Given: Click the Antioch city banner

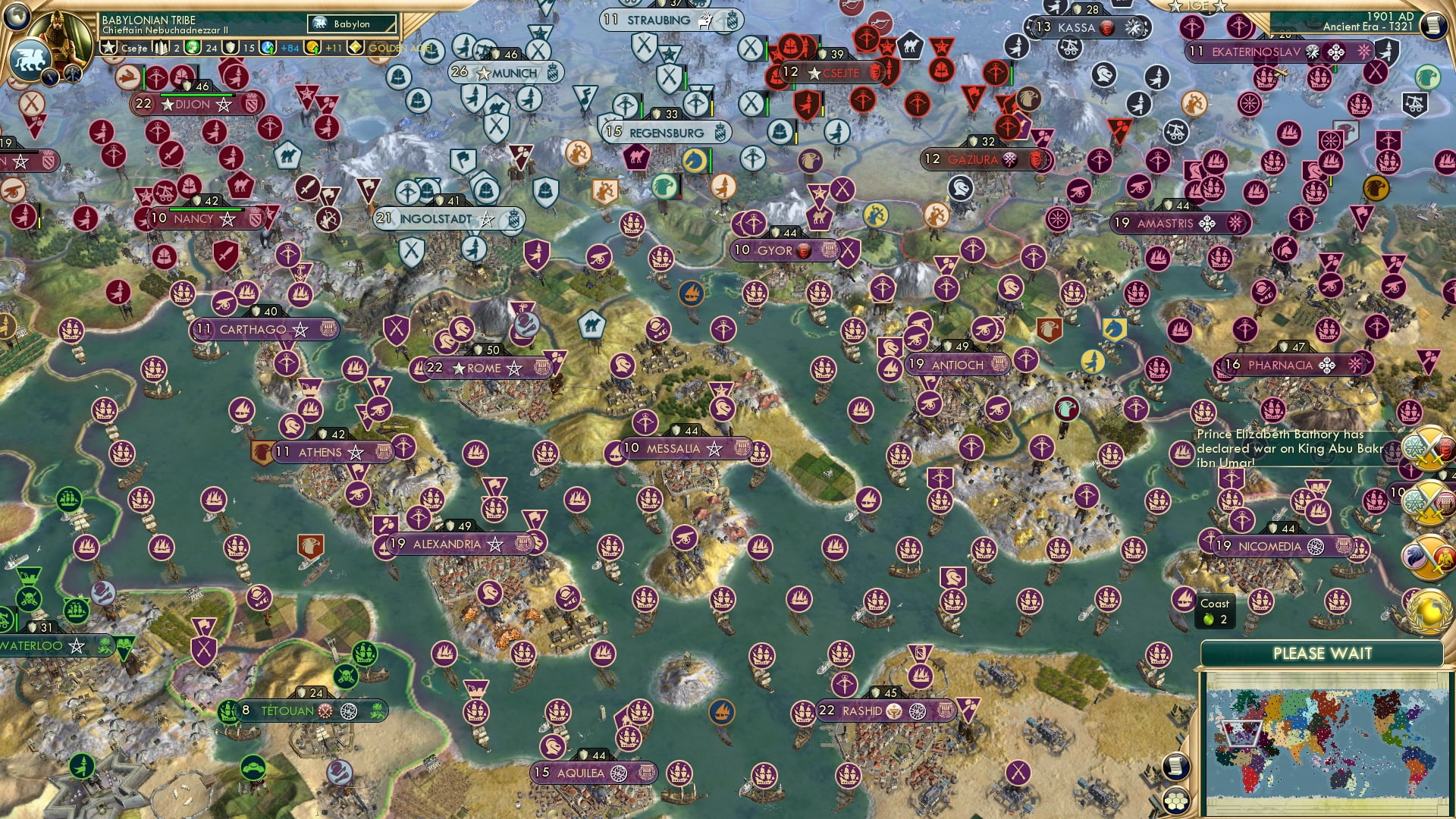Looking at the screenshot, I should click(x=957, y=365).
